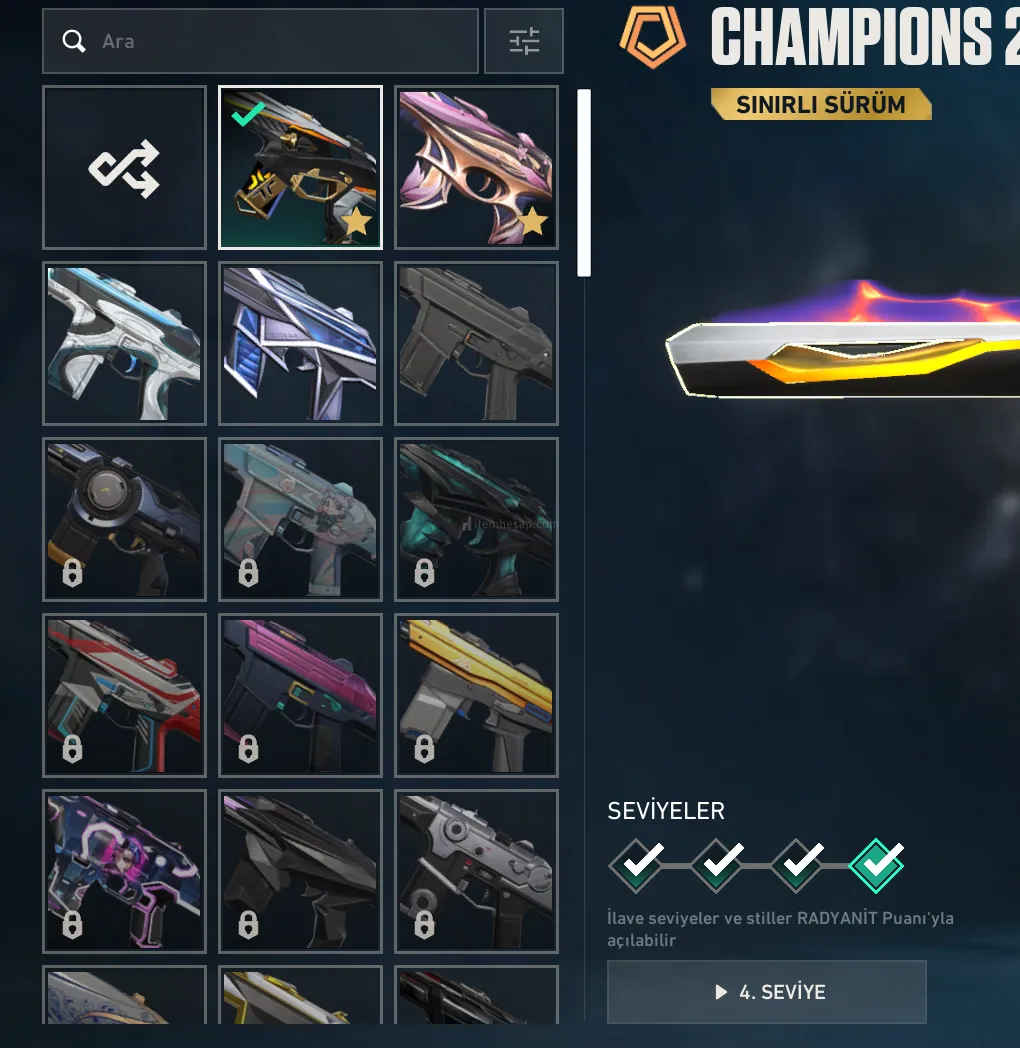The image size is (1020, 1048).
Task: Click the Ara search field
Action: point(260,41)
